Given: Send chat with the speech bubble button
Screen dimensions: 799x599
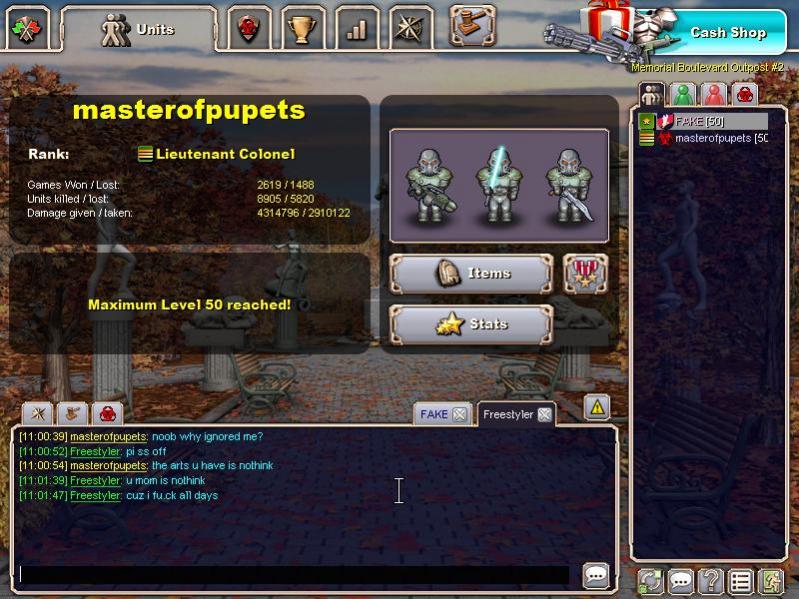Looking at the screenshot, I should (x=596, y=575).
